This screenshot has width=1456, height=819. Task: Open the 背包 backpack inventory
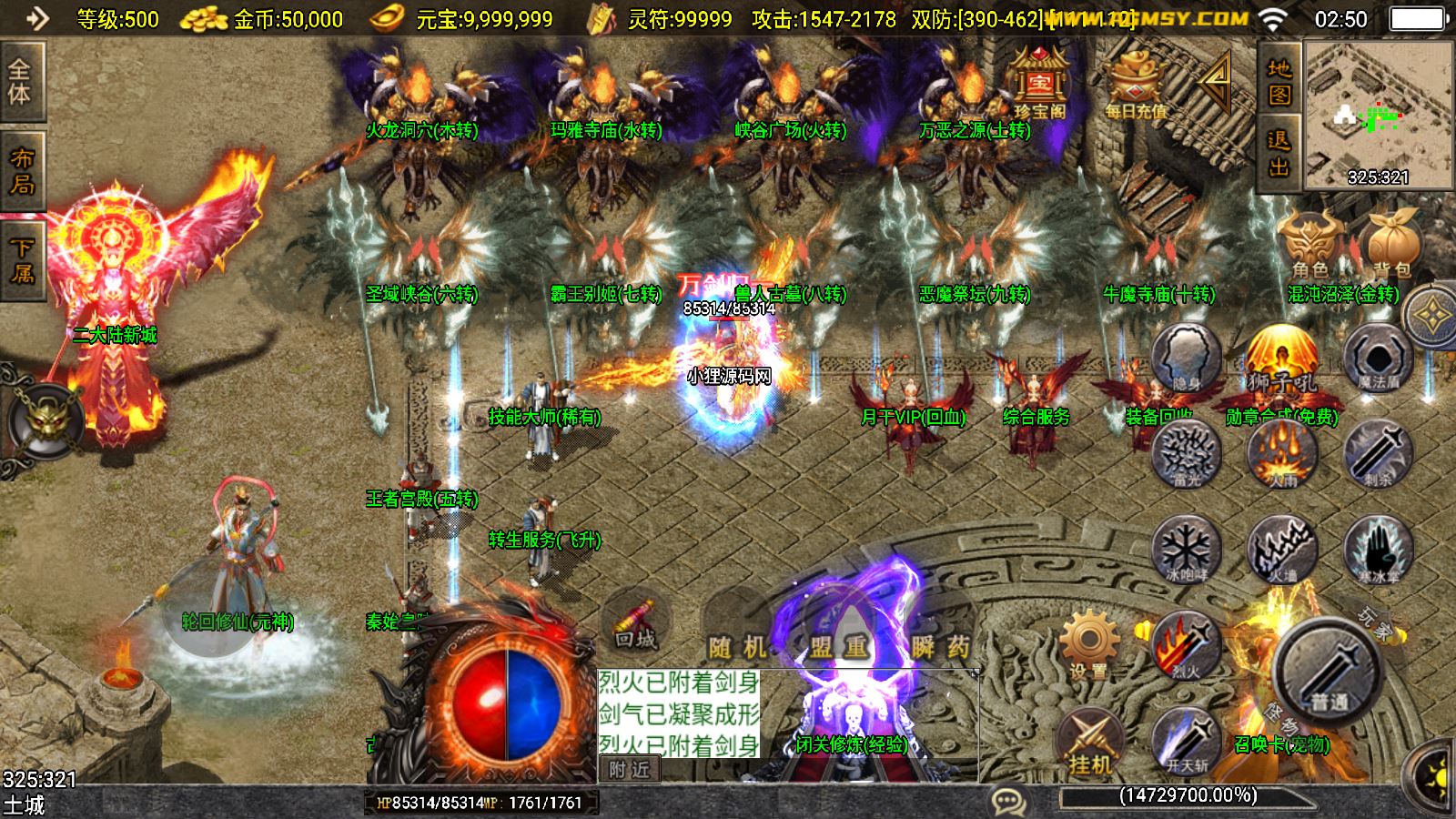[1392, 244]
